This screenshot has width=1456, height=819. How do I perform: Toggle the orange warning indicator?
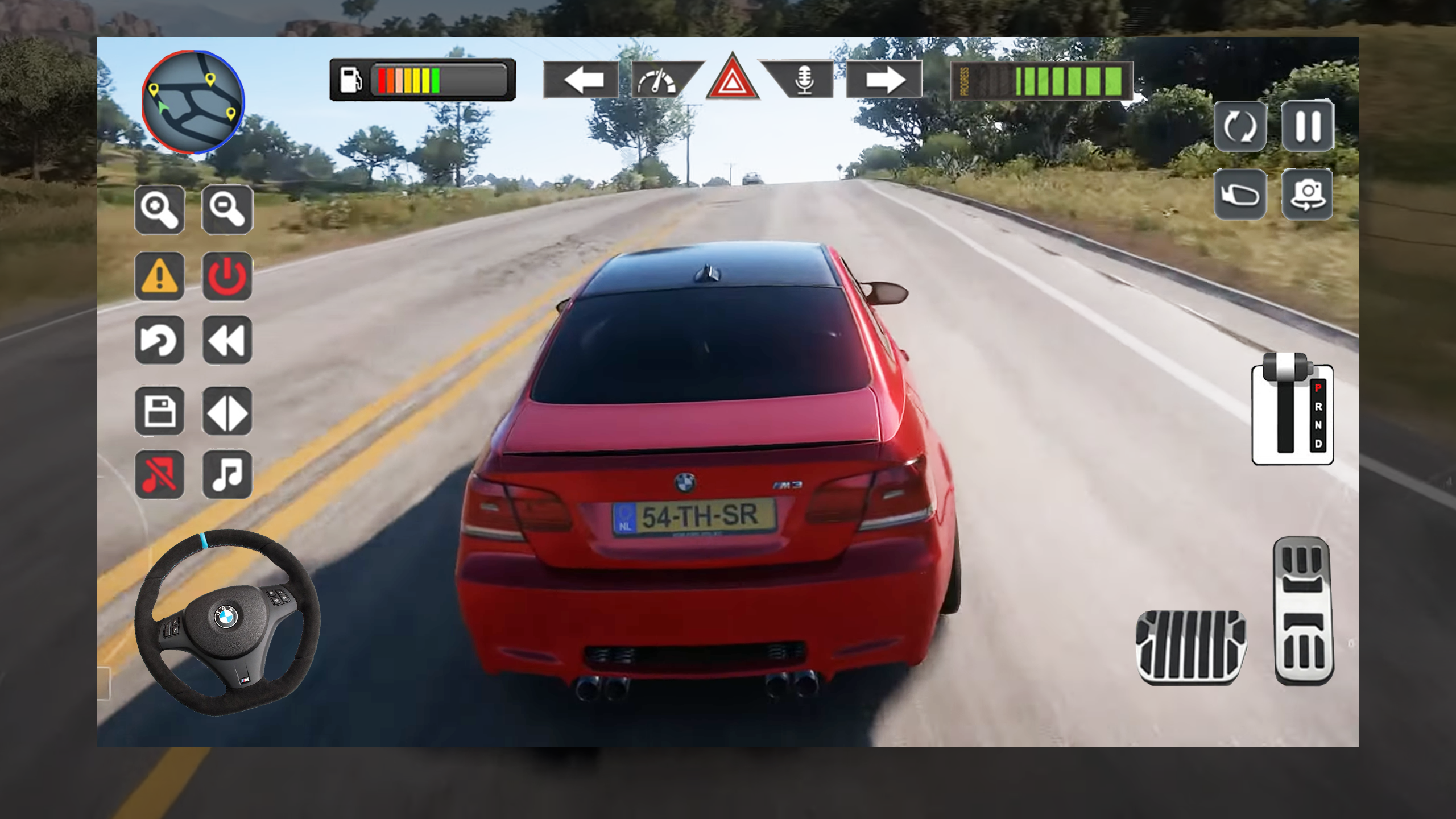160,277
